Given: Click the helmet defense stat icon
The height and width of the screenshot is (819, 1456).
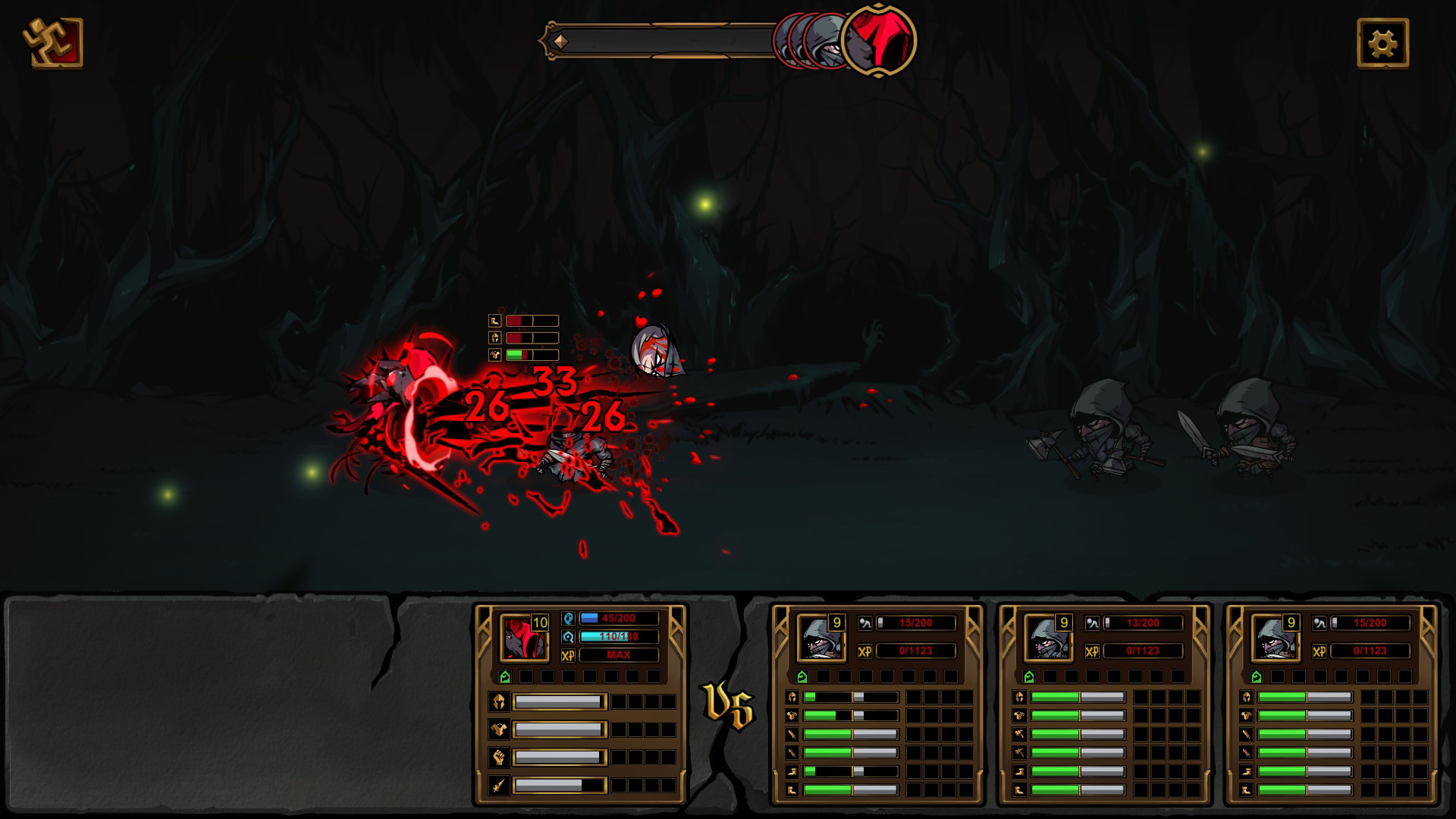Looking at the screenshot, I should 500,701.
